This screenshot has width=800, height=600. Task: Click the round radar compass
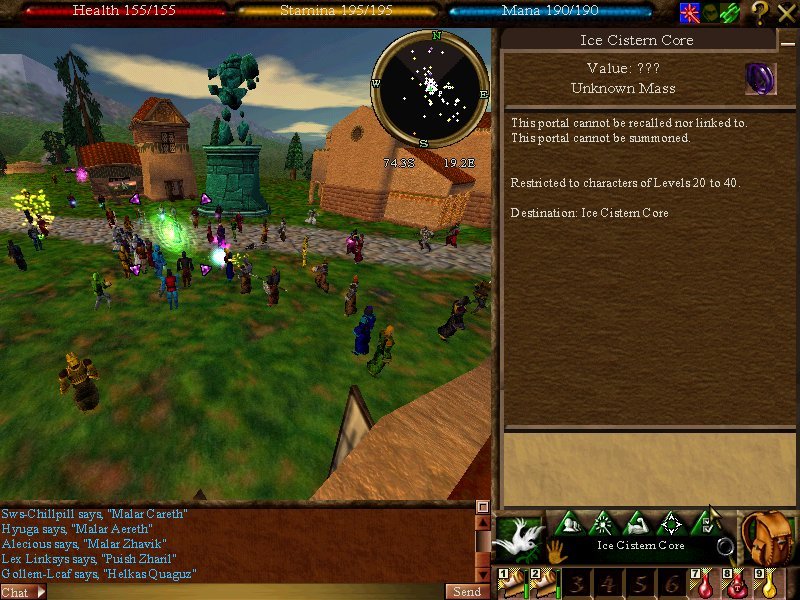pos(431,88)
